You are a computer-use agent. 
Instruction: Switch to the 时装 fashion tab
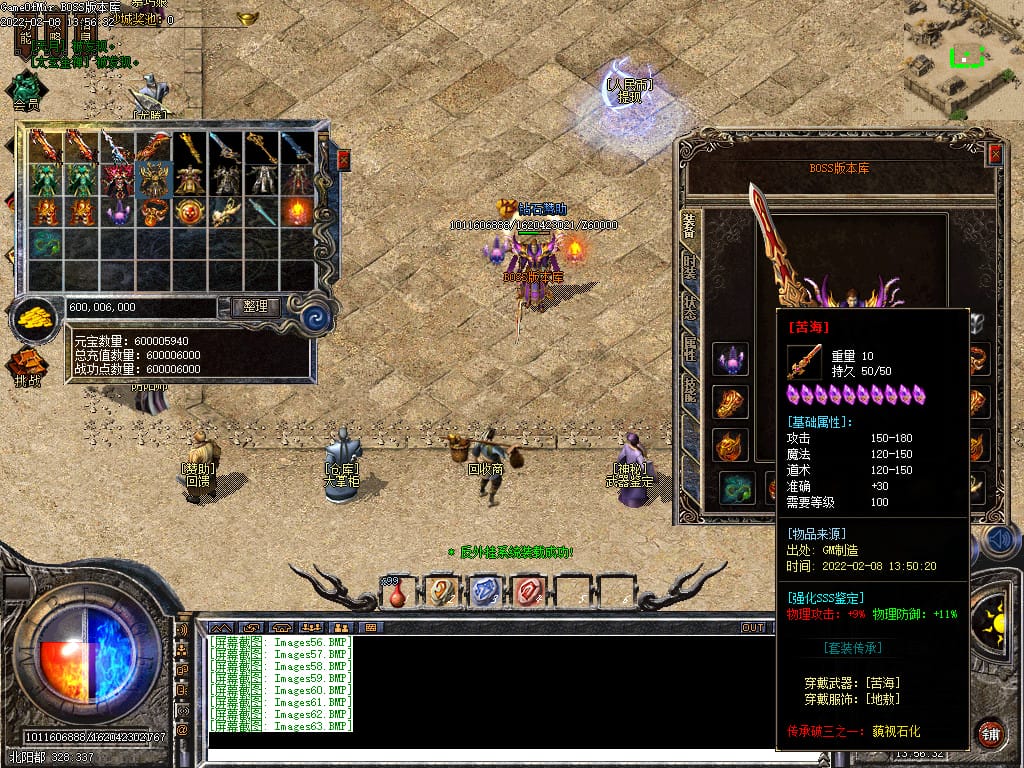[x=690, y=266]
